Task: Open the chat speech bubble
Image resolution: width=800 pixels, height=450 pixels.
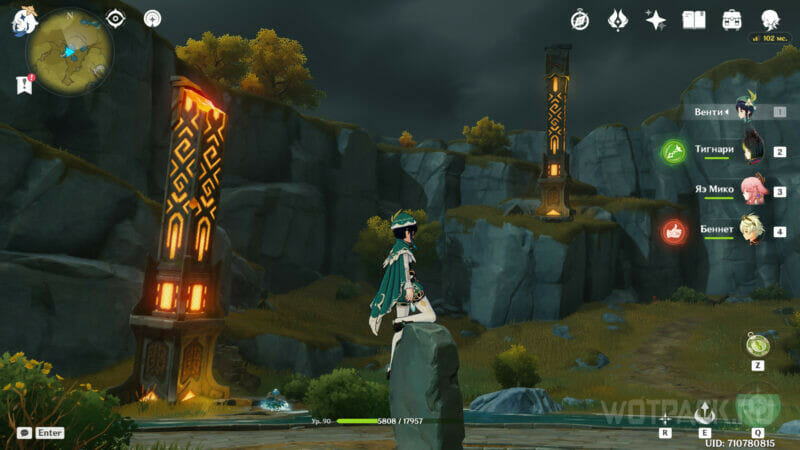Action: click(x=24, y=433)
